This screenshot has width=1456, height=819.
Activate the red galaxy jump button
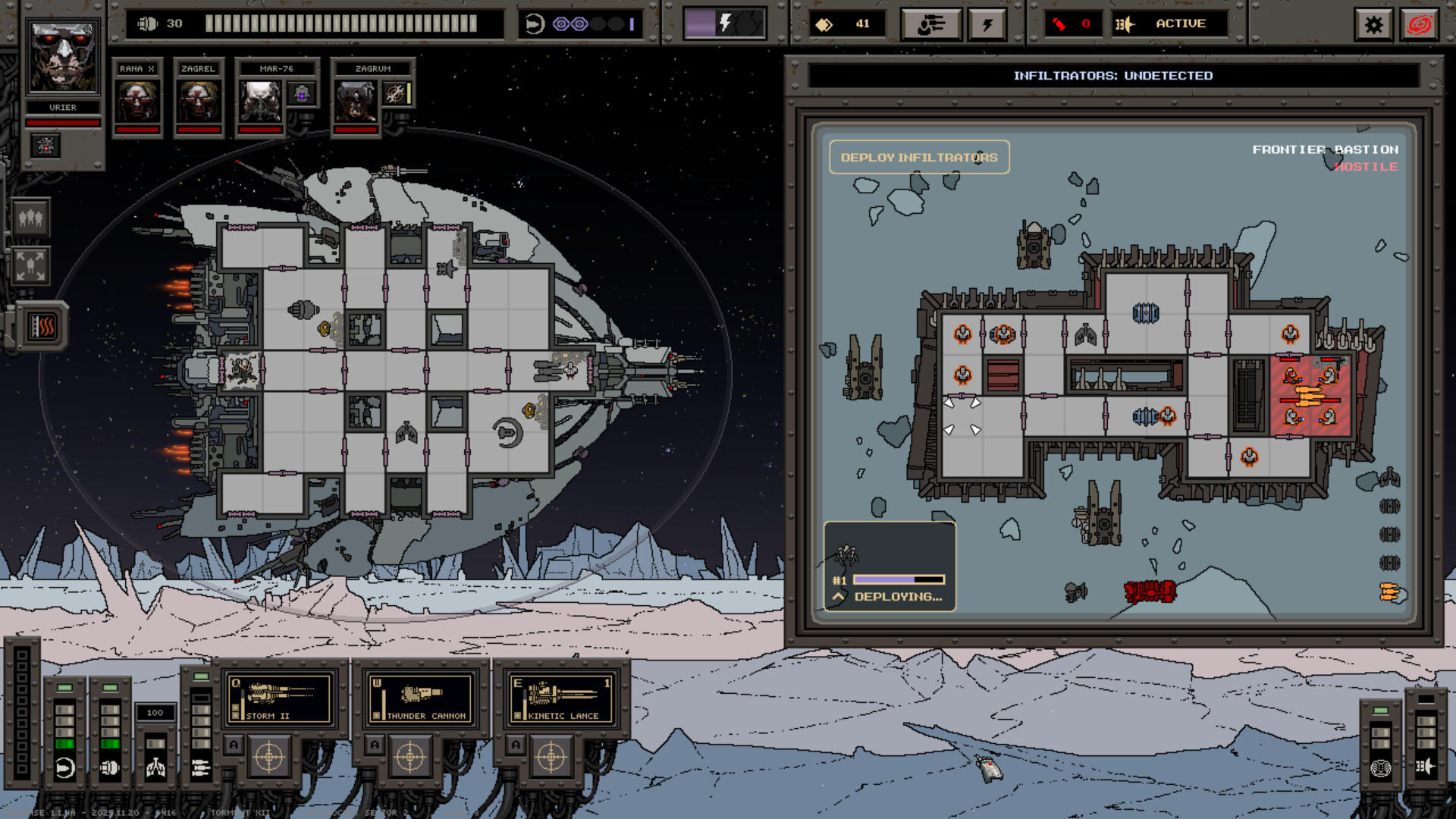[1420, 25]
